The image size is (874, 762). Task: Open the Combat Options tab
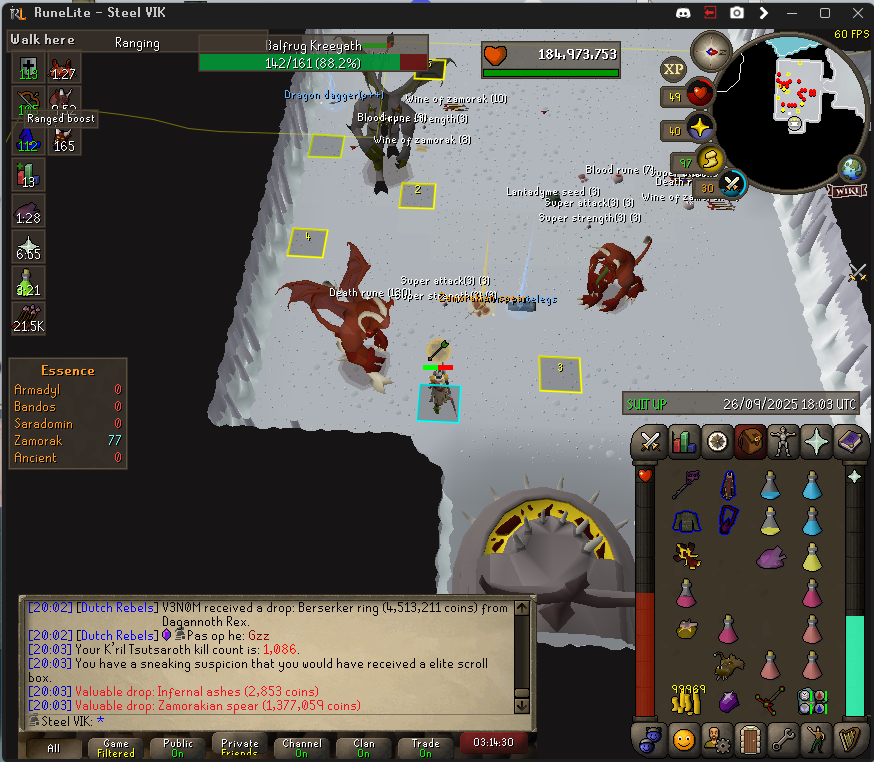point(652,441)
